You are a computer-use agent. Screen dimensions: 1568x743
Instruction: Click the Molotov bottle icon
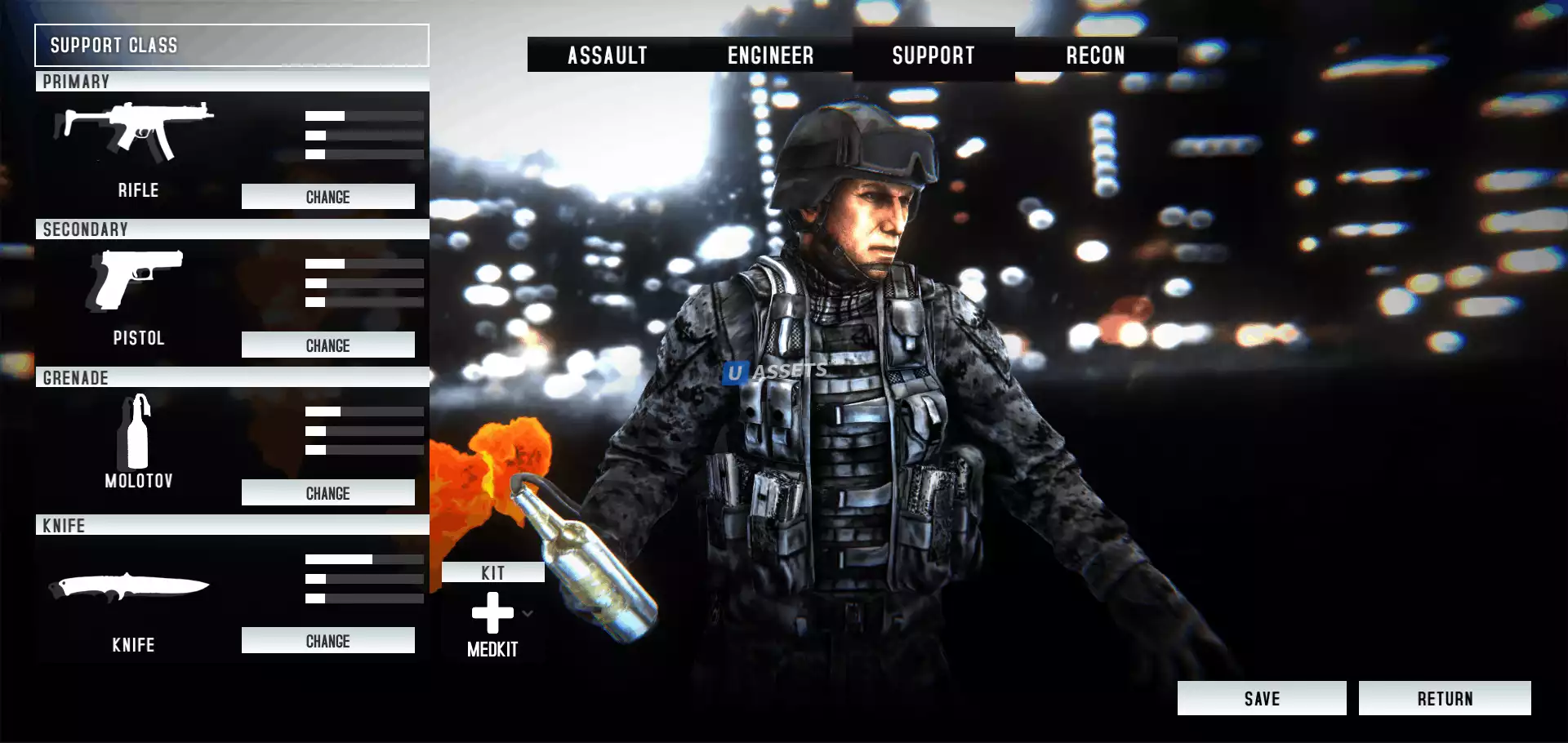pos(137,431)
